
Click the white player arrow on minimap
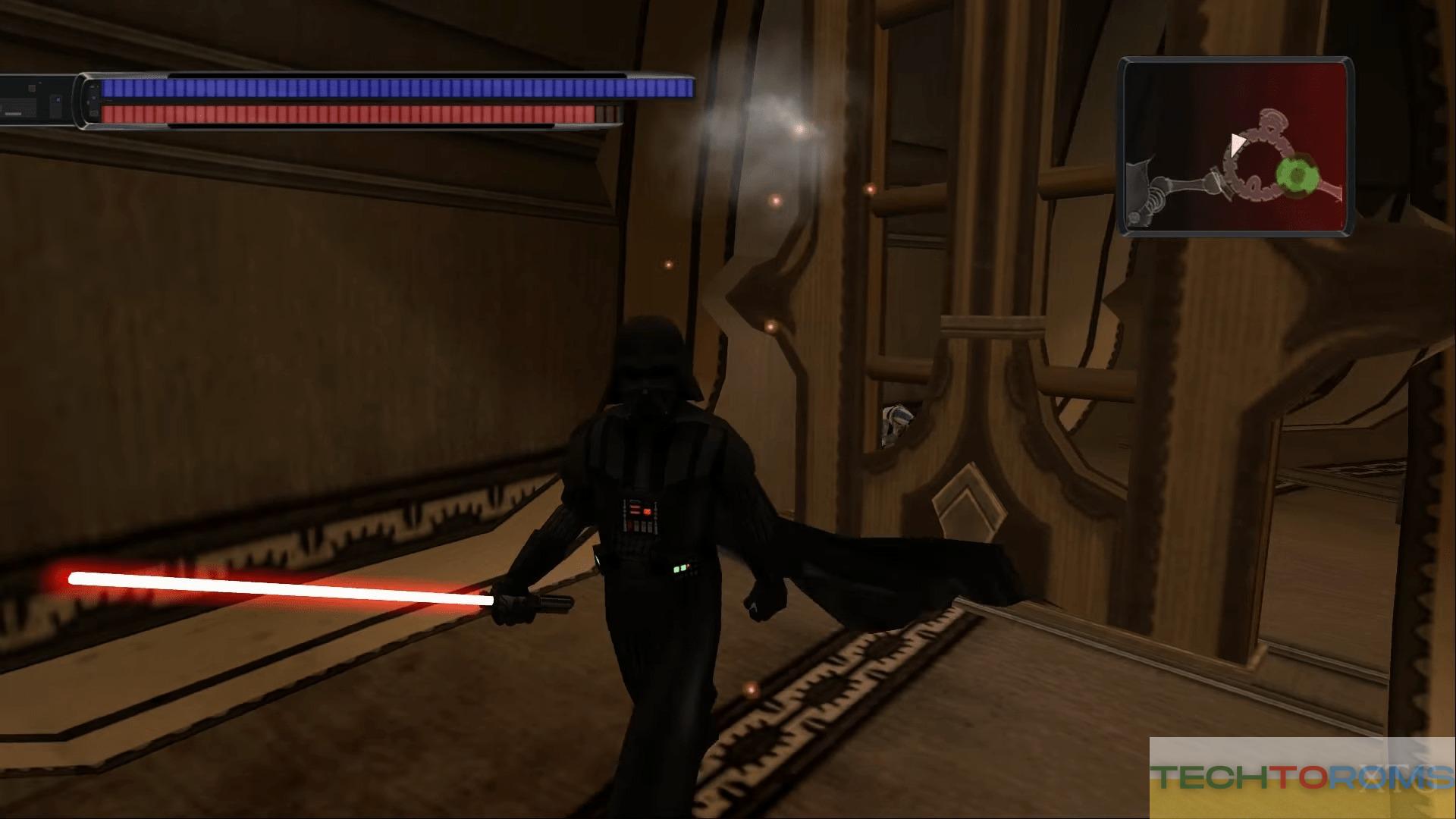[1238, 142]
